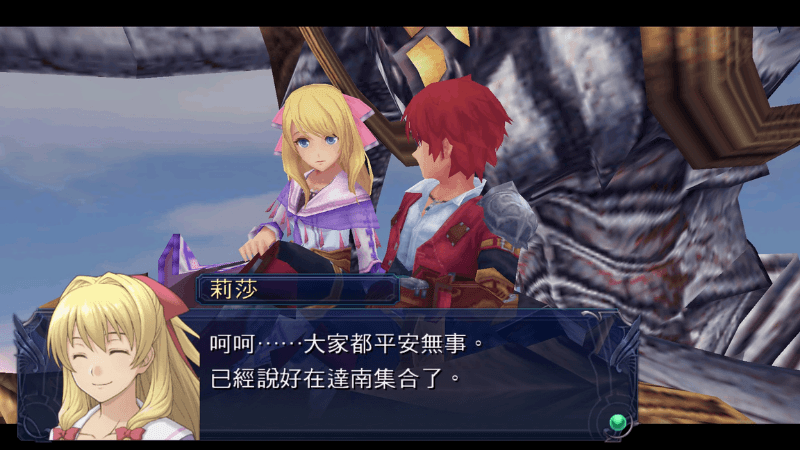The image size is (800, 450).
Task: Click the dialogue text box to continue
Action: click(400, 370)
